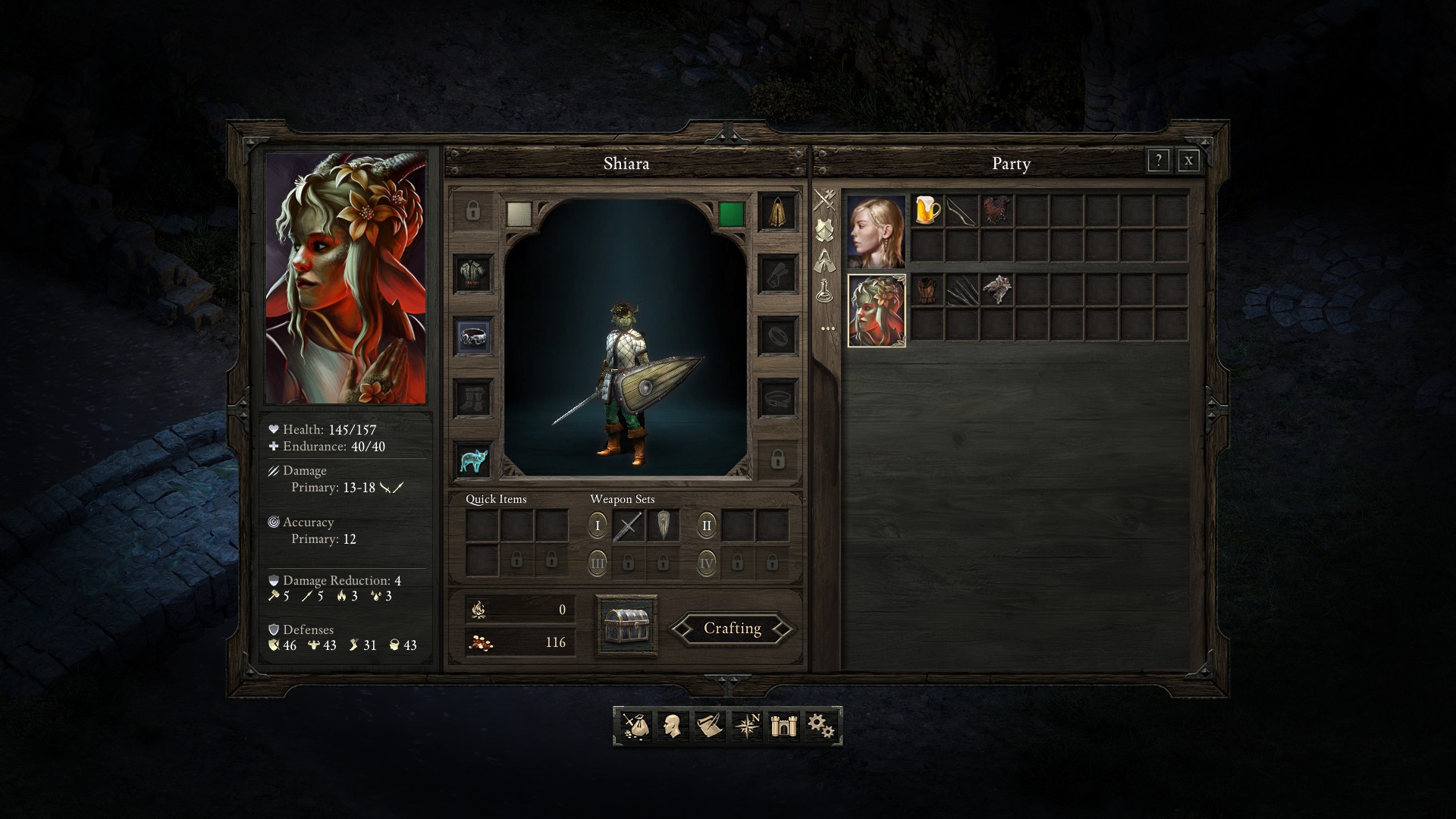Select the equipped golden cloak slot
The image size is (1456, 819).
(777, 211)
